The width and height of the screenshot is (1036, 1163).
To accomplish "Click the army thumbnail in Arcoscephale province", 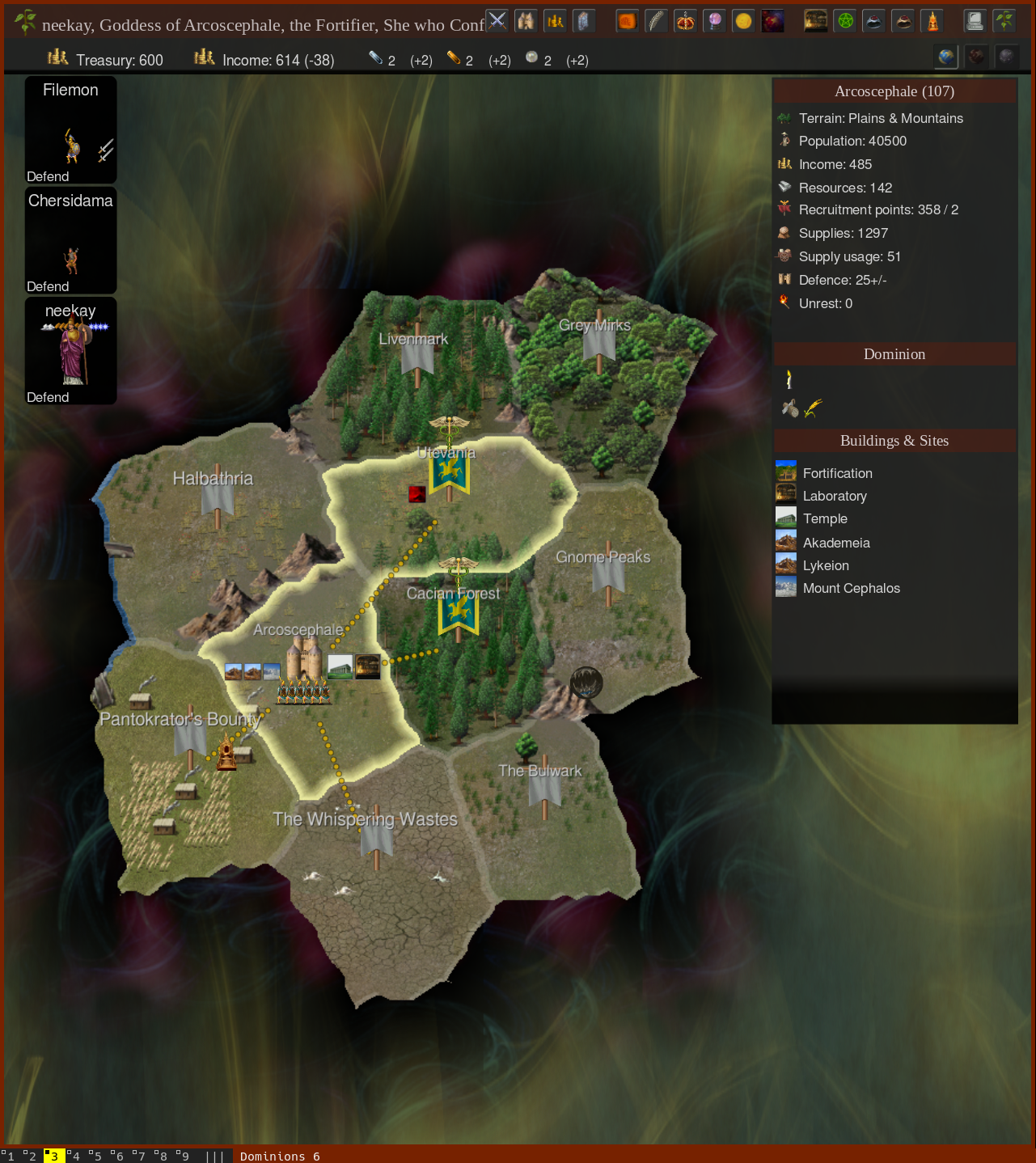I will 304,693.
